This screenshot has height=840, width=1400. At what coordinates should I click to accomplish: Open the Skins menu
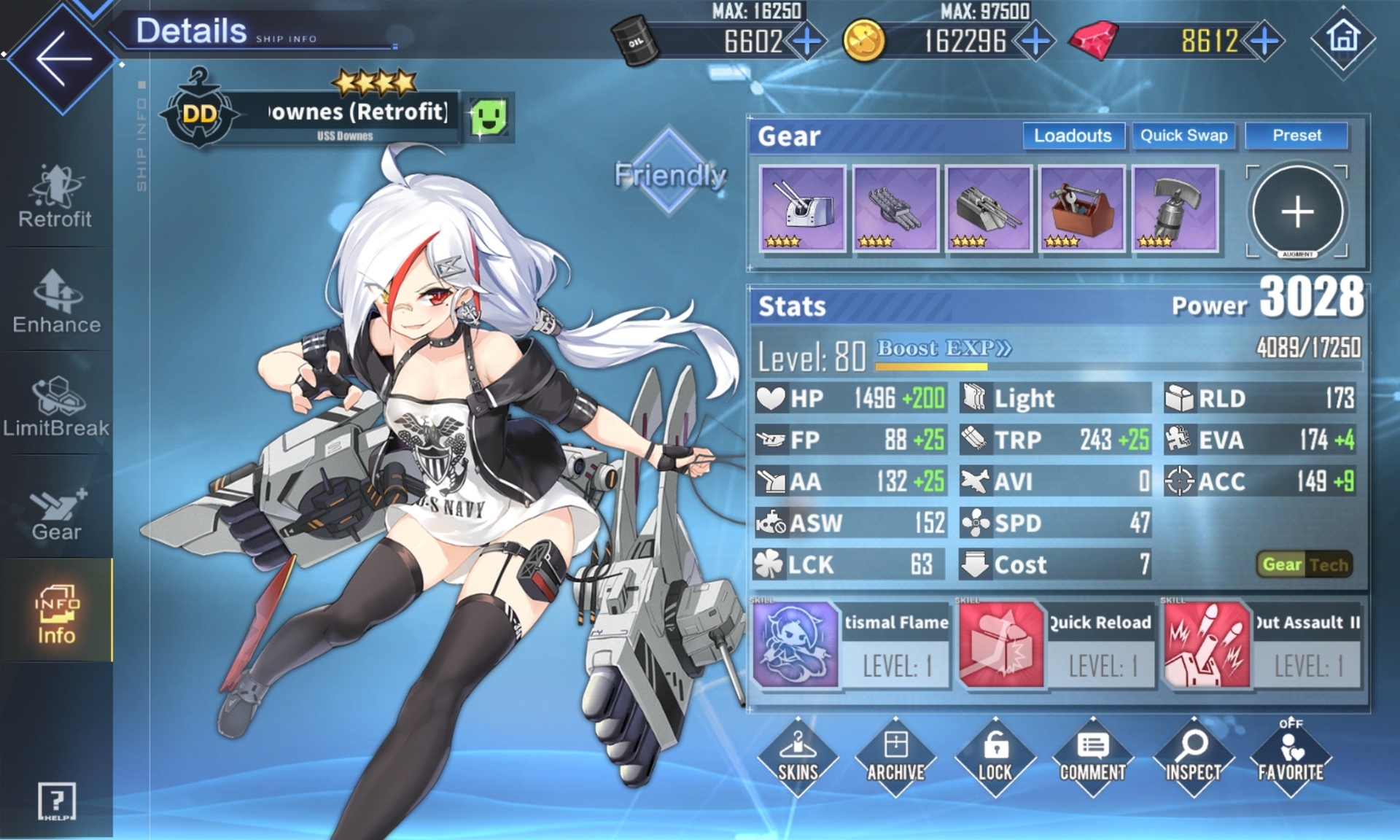coord(798,757)
